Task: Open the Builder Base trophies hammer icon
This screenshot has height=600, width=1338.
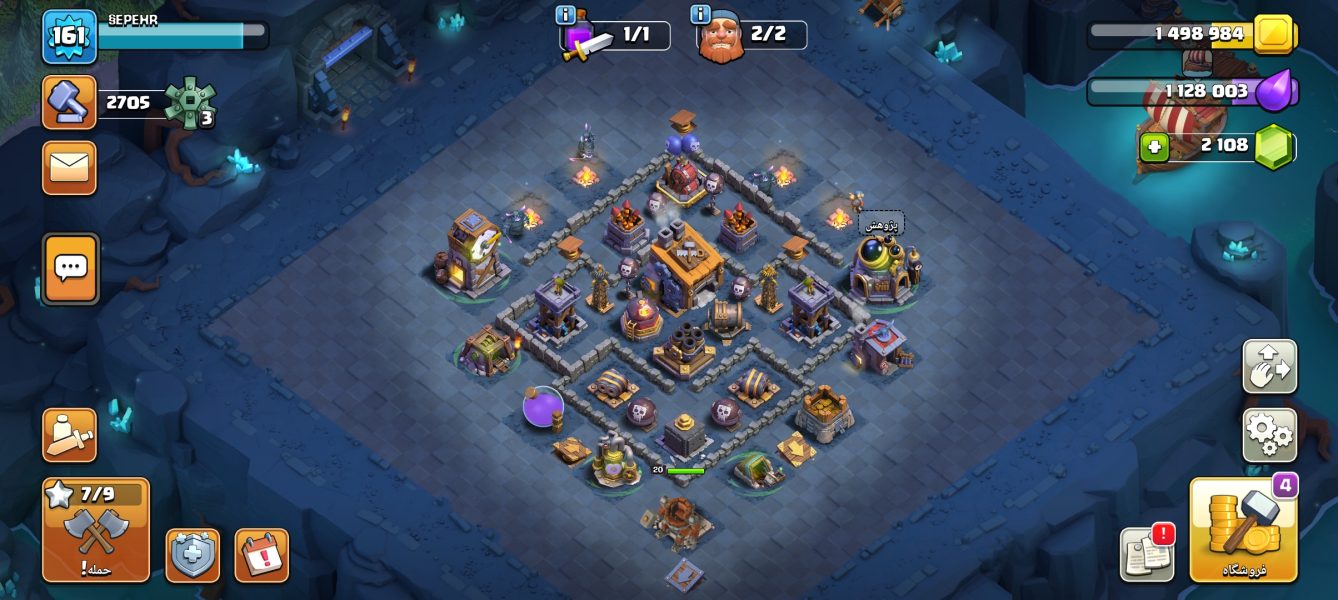Action: (69, 102)
